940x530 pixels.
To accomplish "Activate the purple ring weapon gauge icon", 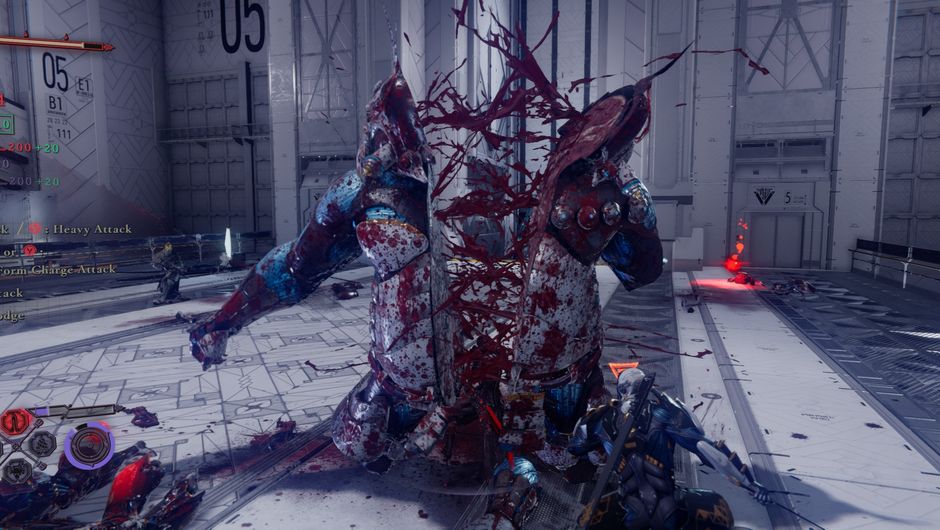I will pyautogui.click(x=89, y=444).
